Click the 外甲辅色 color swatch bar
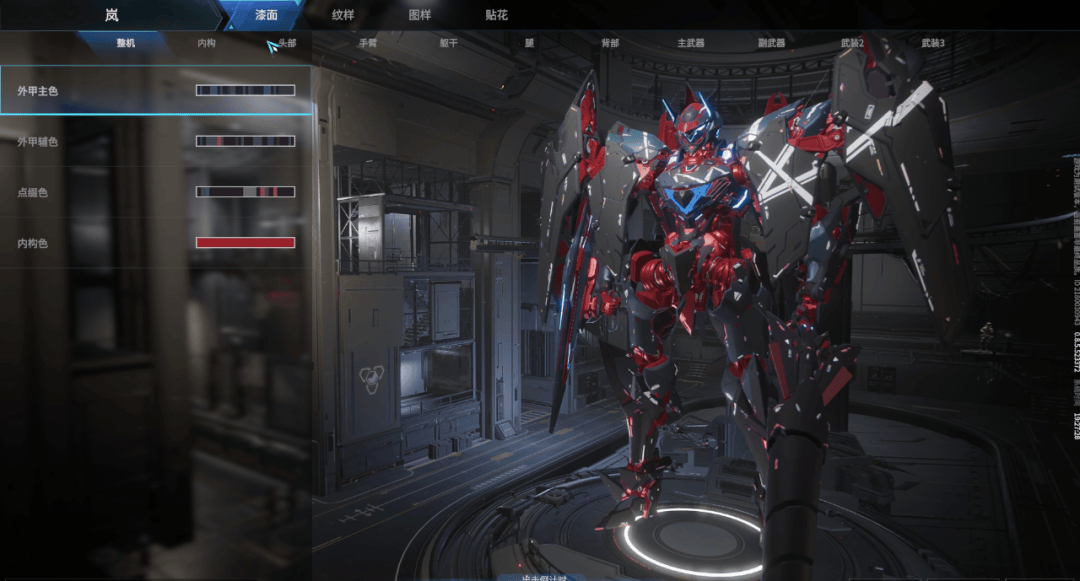Viewport: 1080px width, 581px height. [x=245, y=142]
